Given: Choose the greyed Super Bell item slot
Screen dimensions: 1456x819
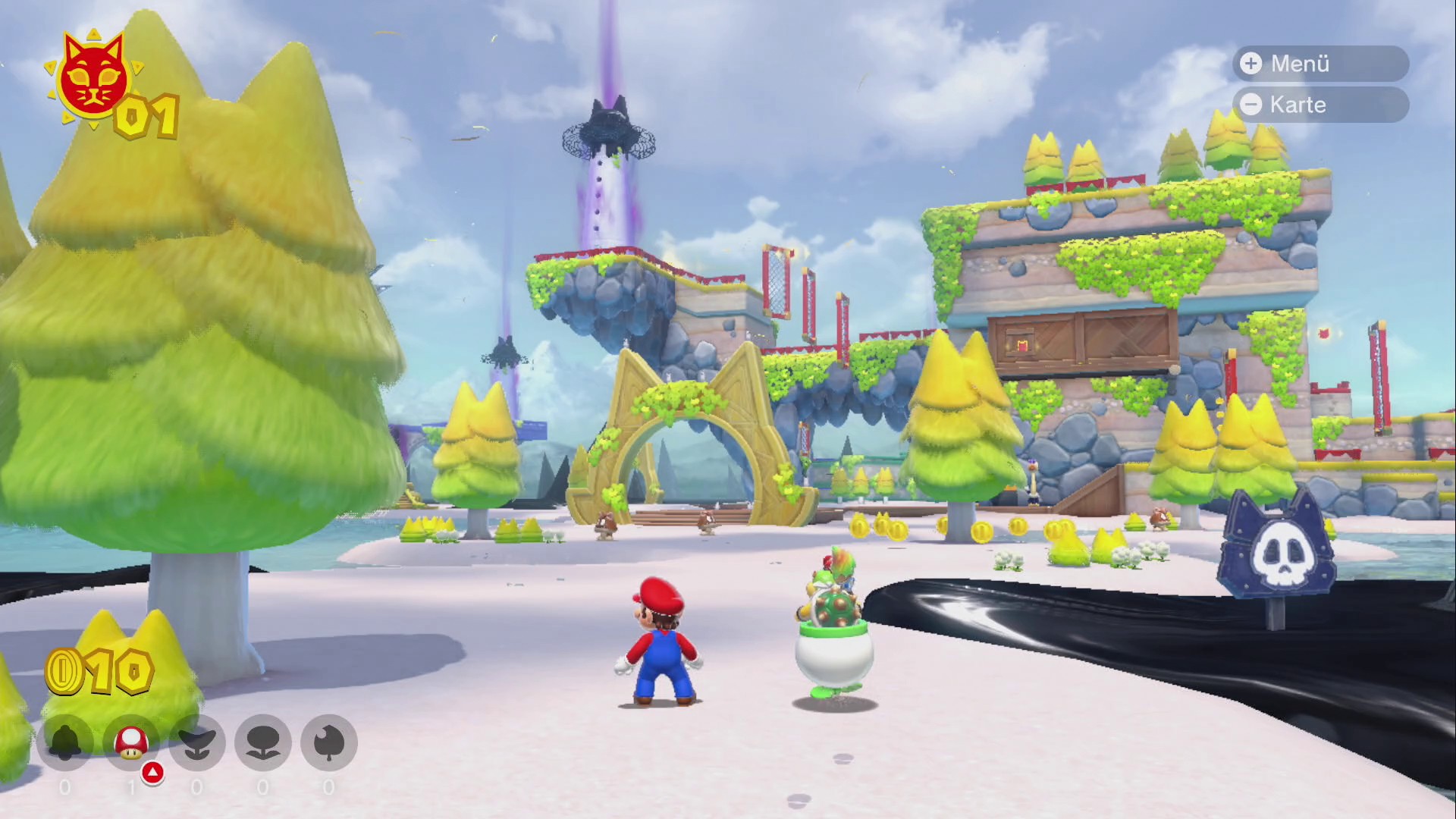Looking at the screenshot, I should click(65, 742).
